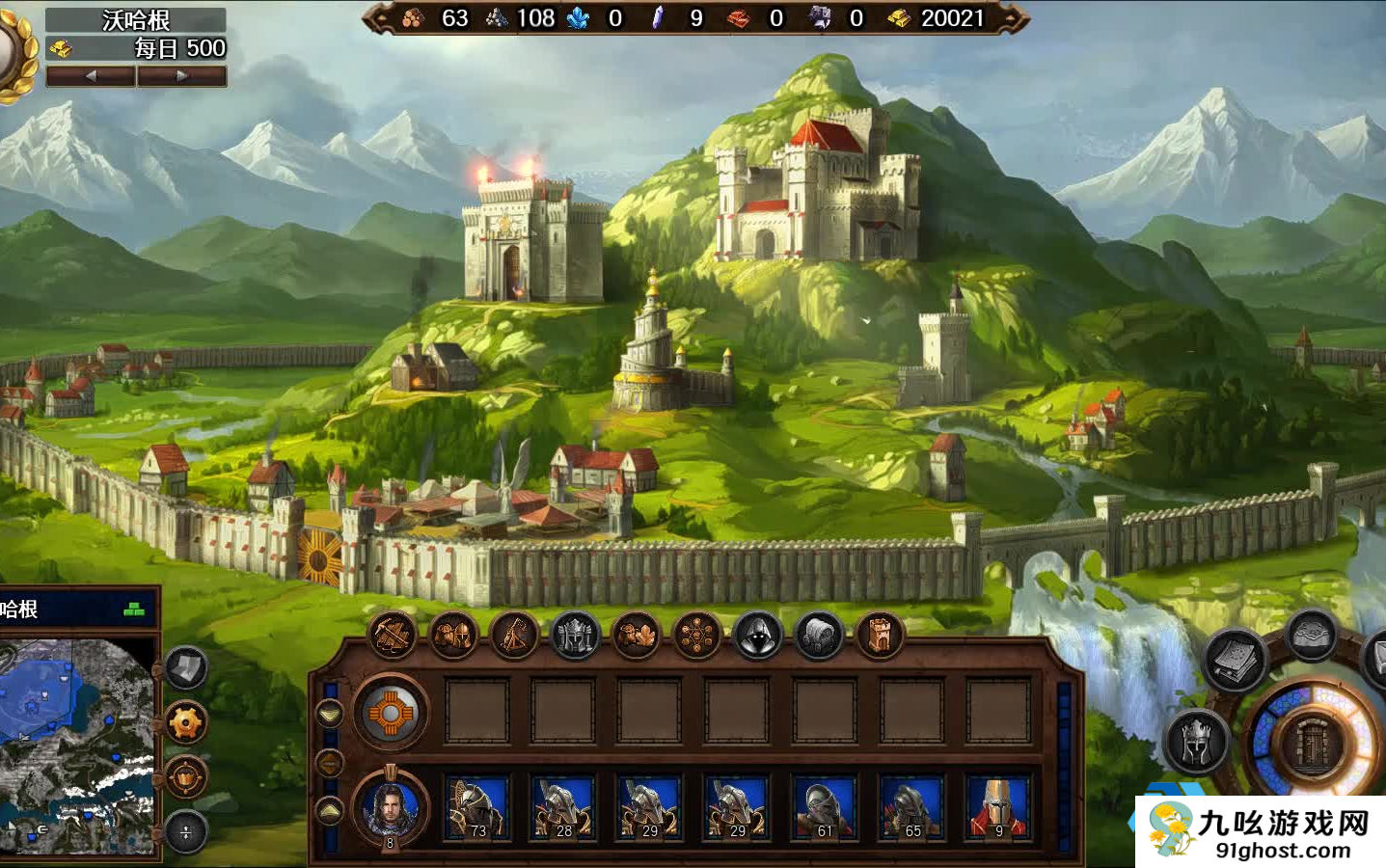Click the previous town arrow button

91,76
